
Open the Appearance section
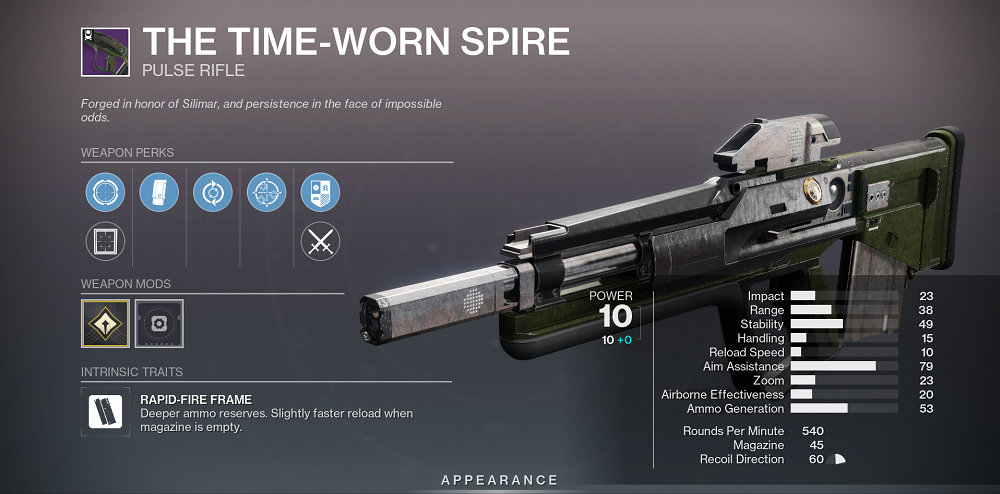point(500,481)
